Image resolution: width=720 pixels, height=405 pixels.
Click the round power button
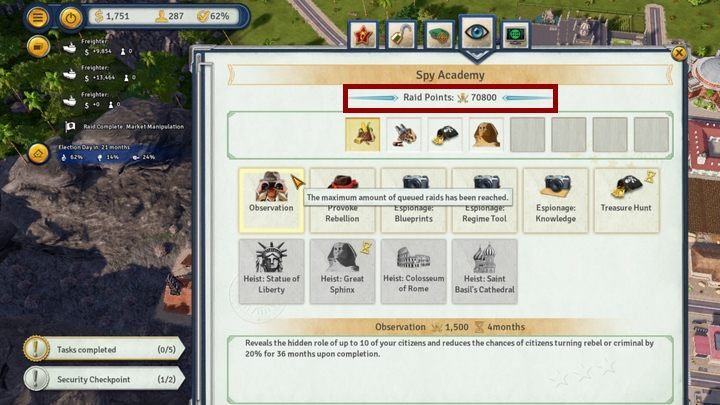coord(70,17)
